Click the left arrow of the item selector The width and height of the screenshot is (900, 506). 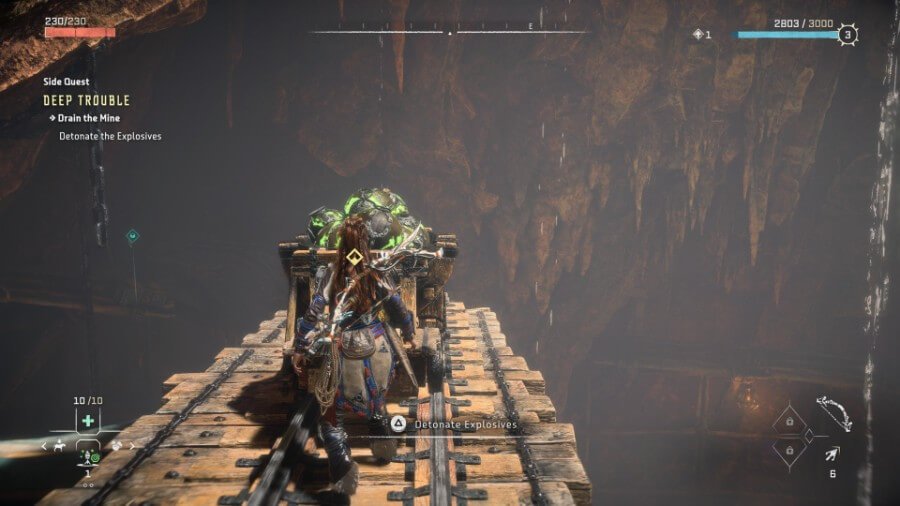point(44,446)
